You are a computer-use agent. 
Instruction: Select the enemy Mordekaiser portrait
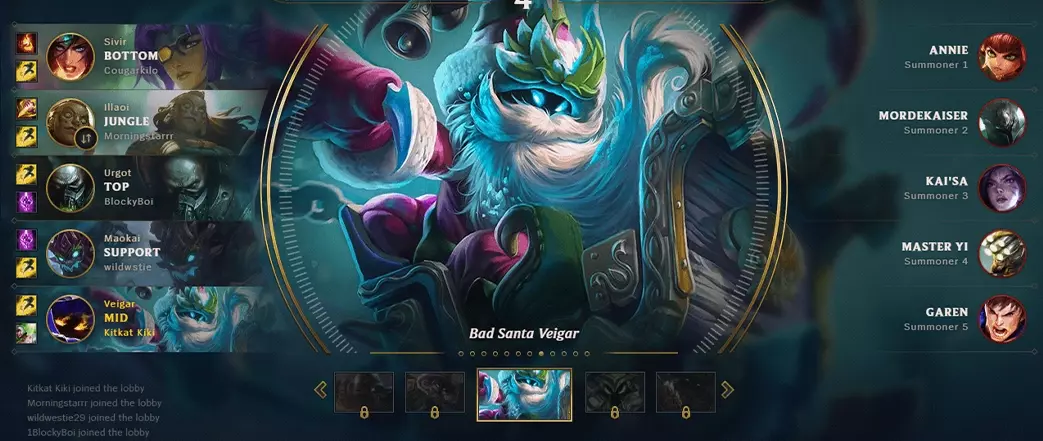[x=1001, y=122]
